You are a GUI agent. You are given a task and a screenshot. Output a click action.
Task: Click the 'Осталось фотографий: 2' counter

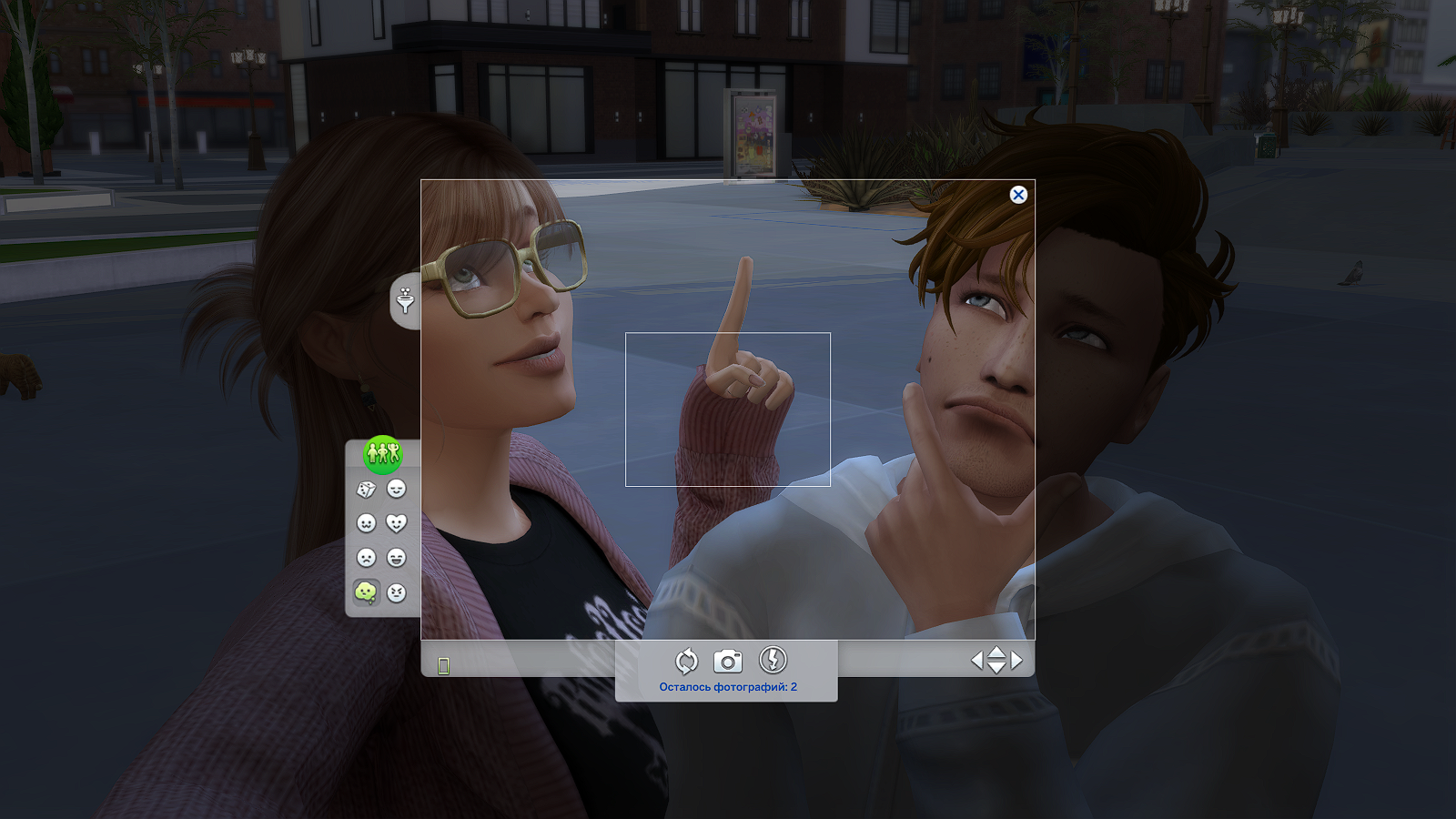728,686
